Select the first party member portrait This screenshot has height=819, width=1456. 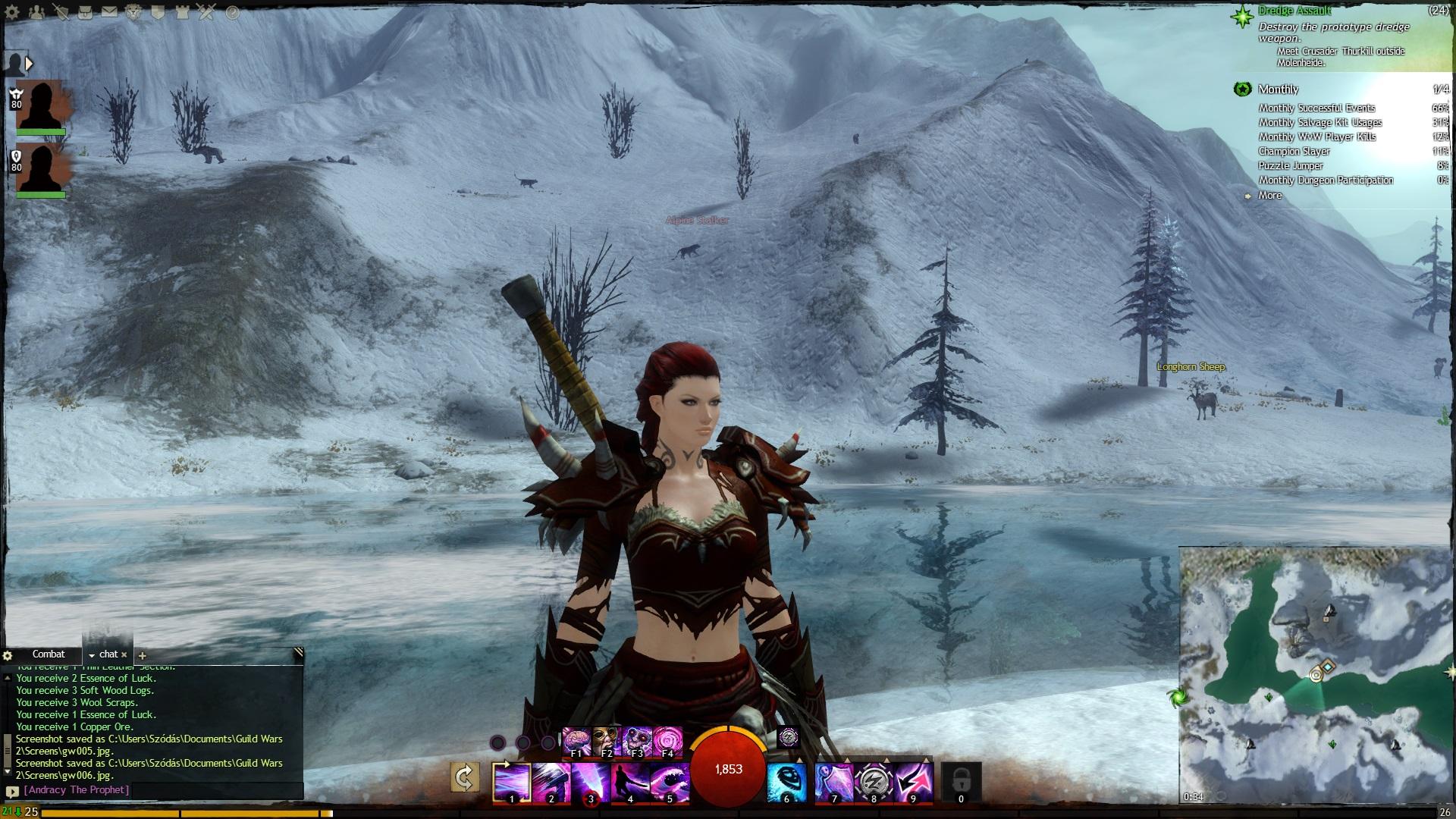pyautogui.click(x=40, y=106)
